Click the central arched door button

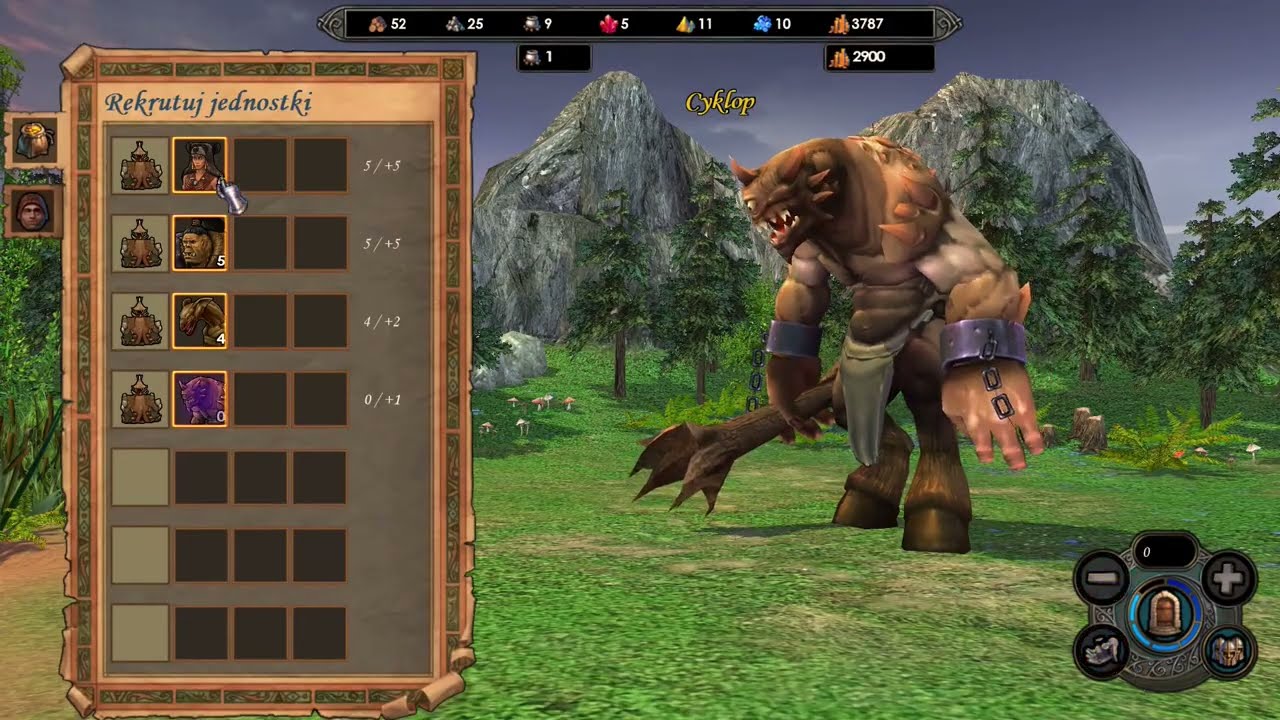[1163, 615]
